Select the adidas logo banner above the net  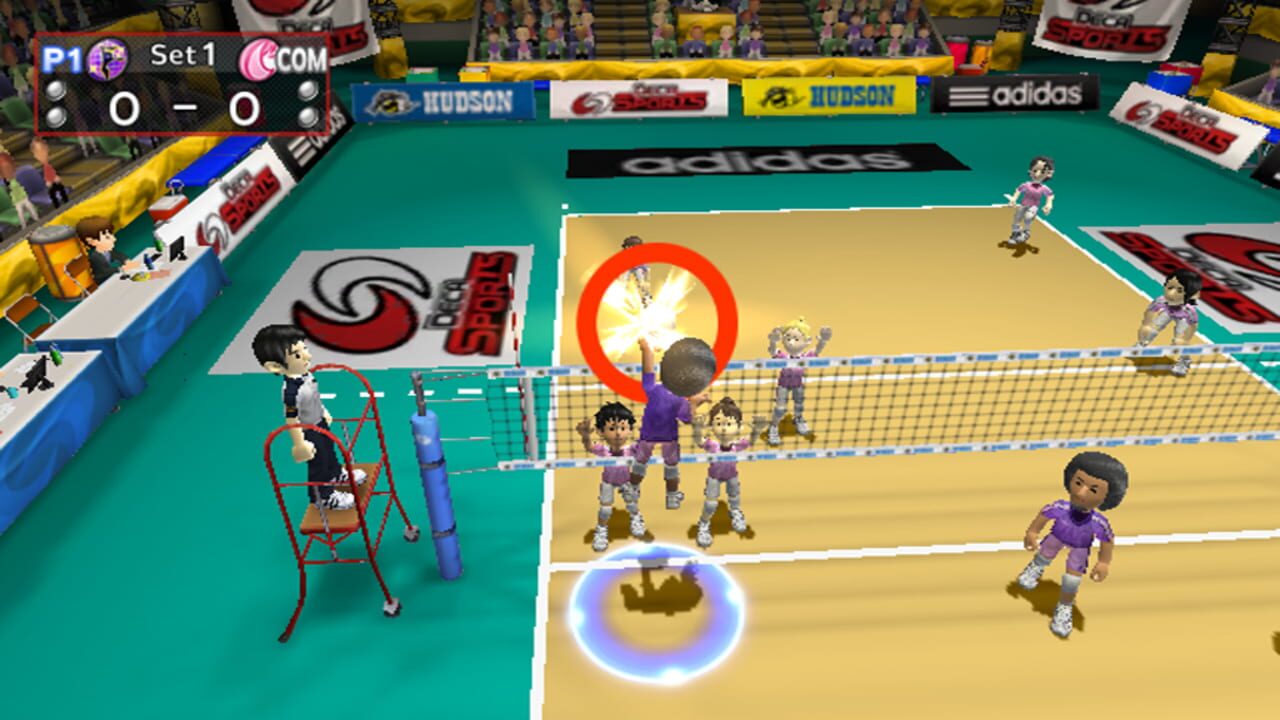(748, 160)
